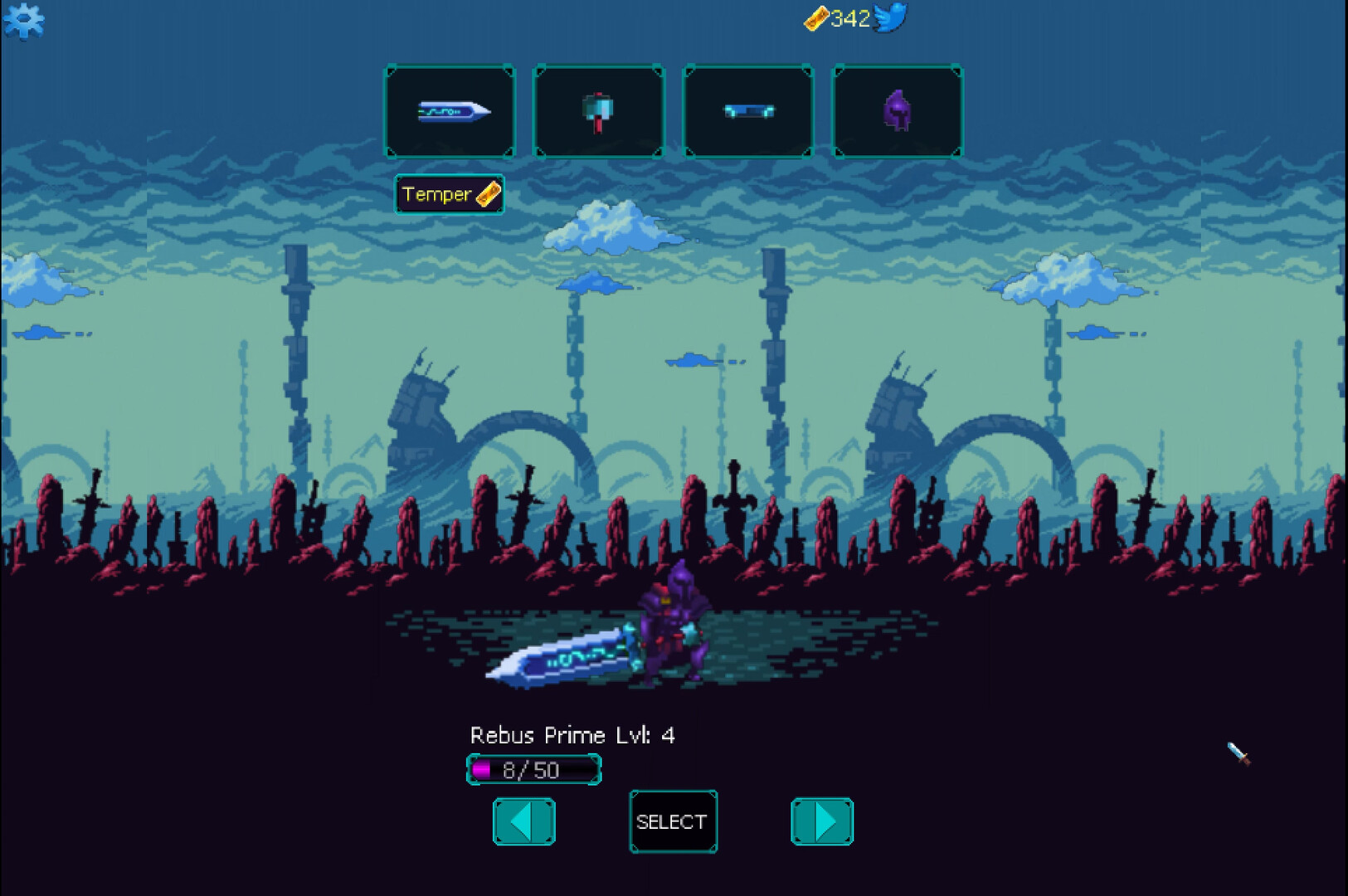
Task: Select the hoverboard equipment slot
Action: coord(749,111)
